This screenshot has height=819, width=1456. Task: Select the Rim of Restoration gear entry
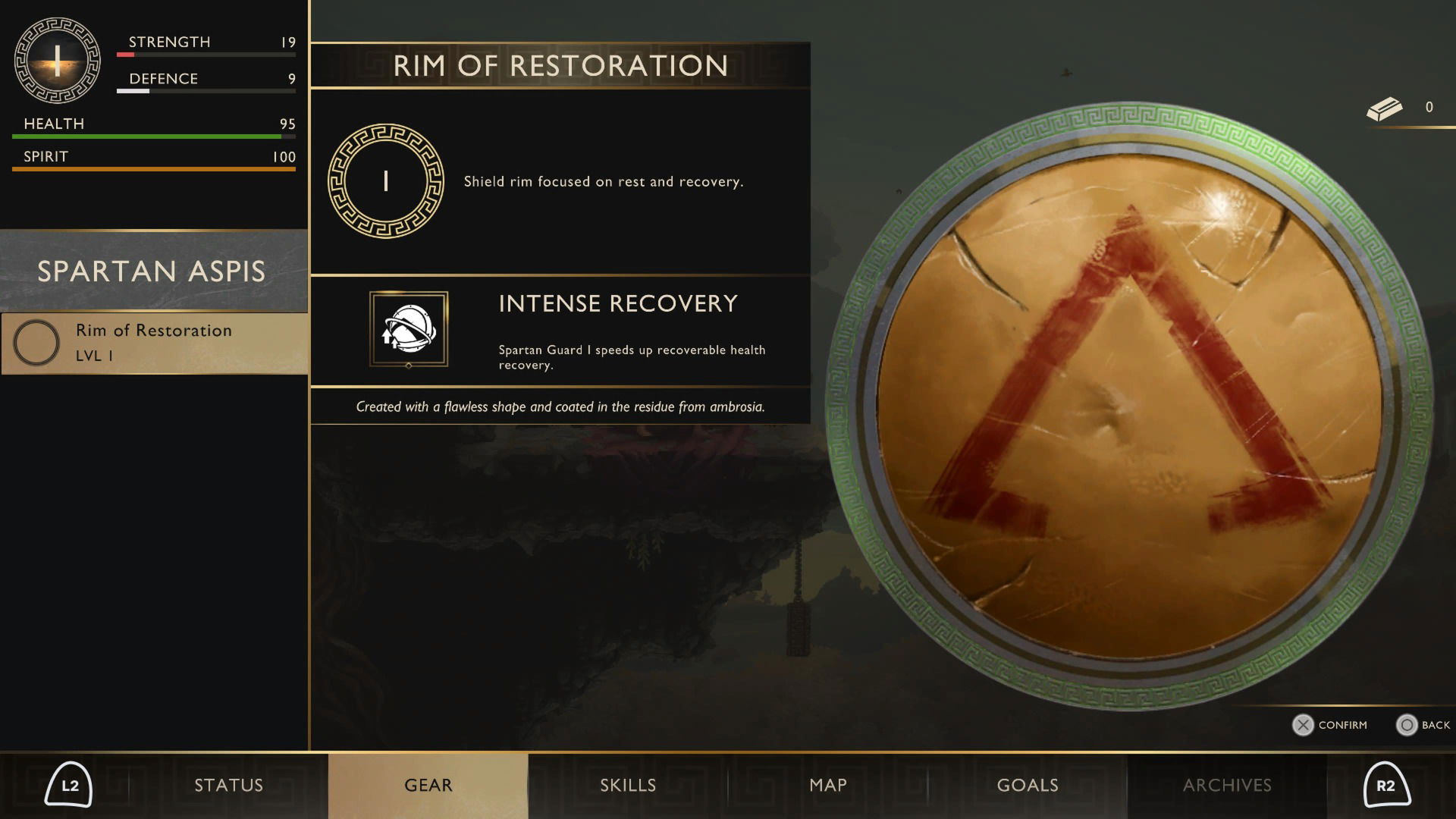pyautogui.click(x=154, y=343)
